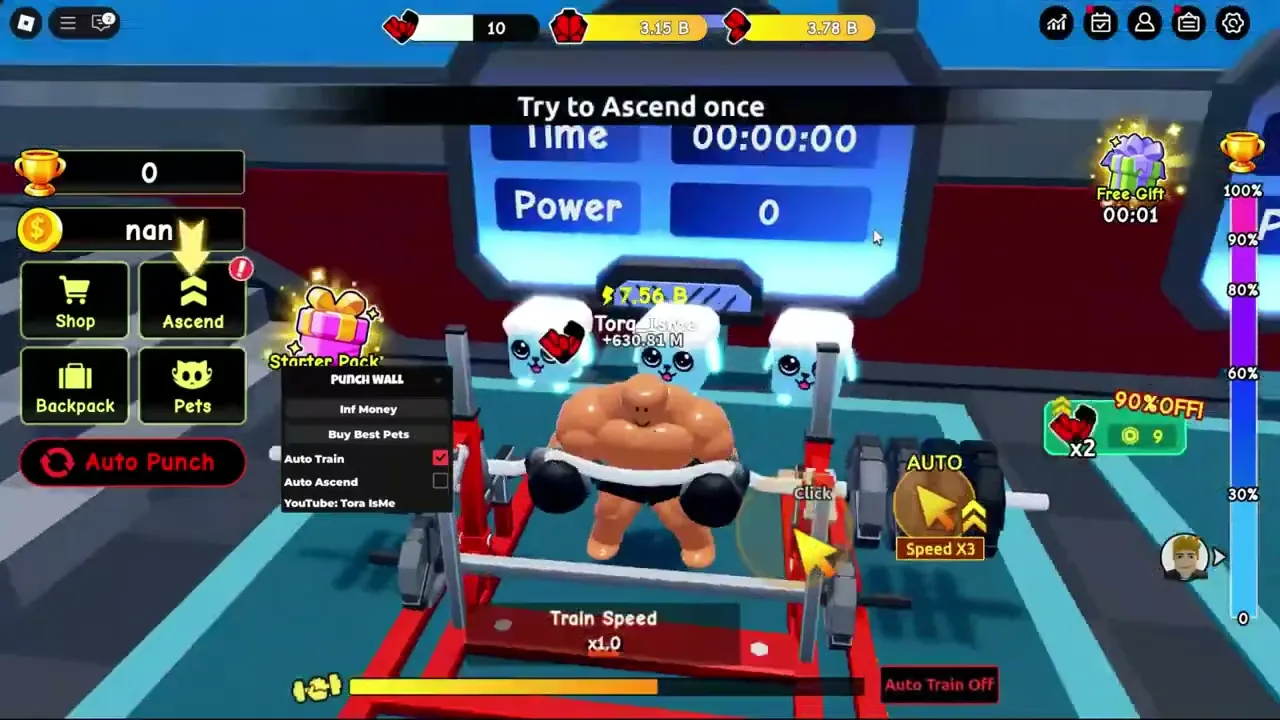Image resolution: width=1280 pixels, height=720 pixels.
Task: Toggle Auto Train Off to on
Action: coord(938,684)
